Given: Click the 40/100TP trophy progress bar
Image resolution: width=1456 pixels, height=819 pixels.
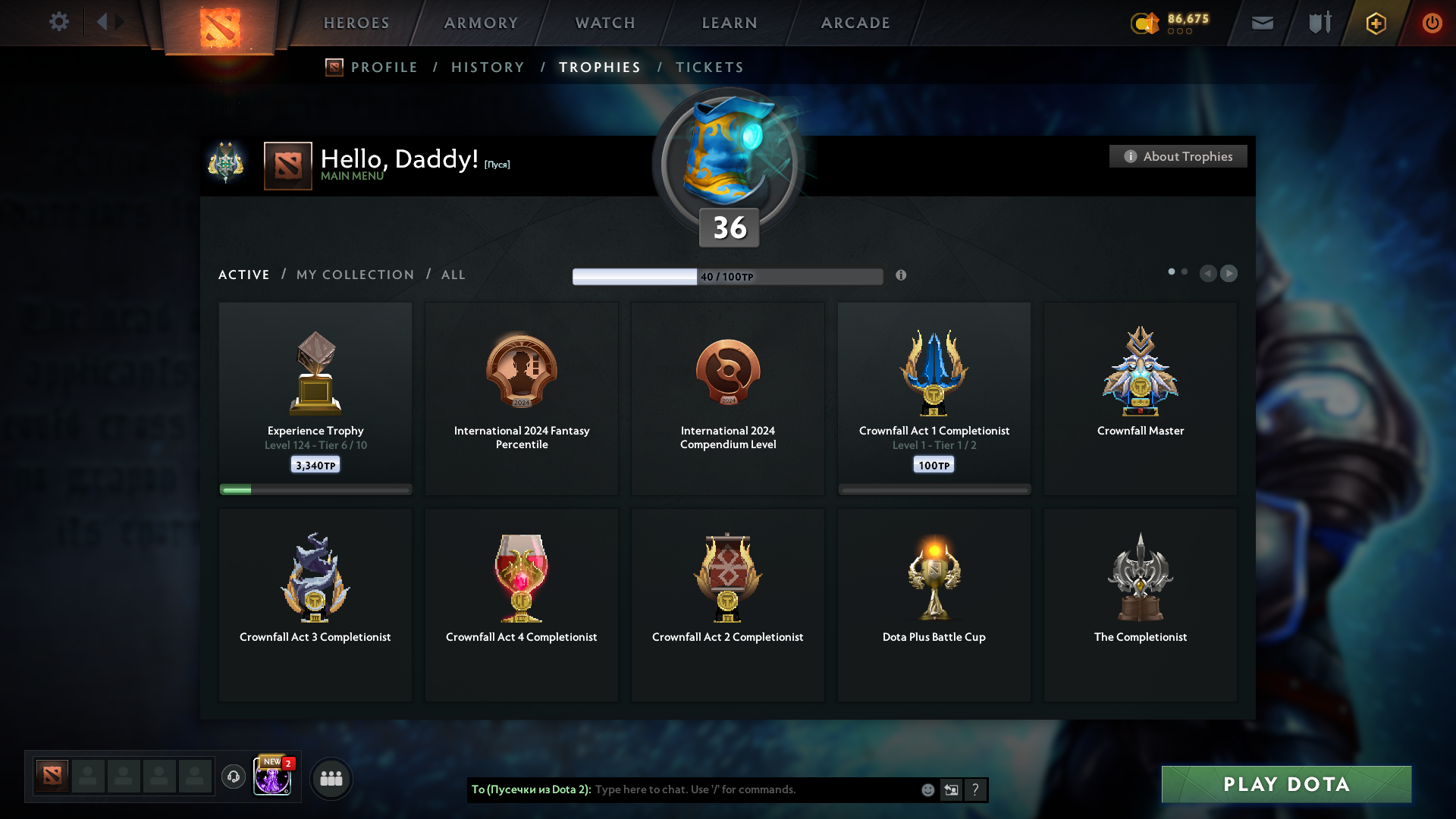Looking at the screenshot, I should tap(727, 276).
